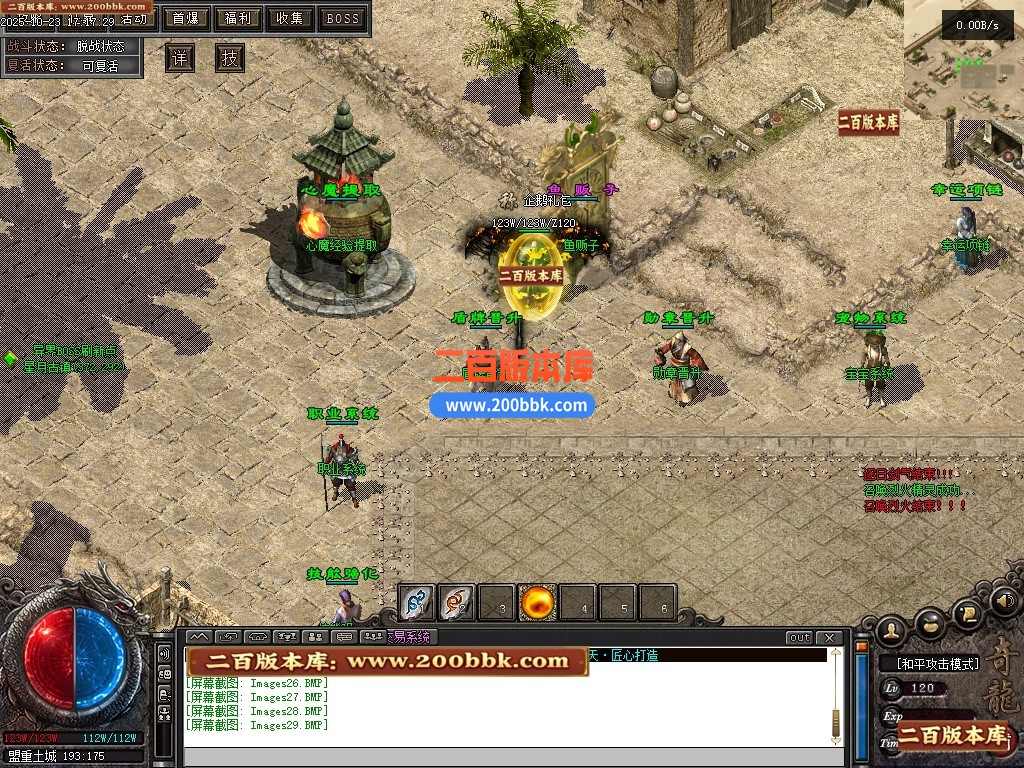Open the 首爆 first-kill menu
Image resolution: width=1024 pixels, height=768 pixels.
[x=184, y=19]
